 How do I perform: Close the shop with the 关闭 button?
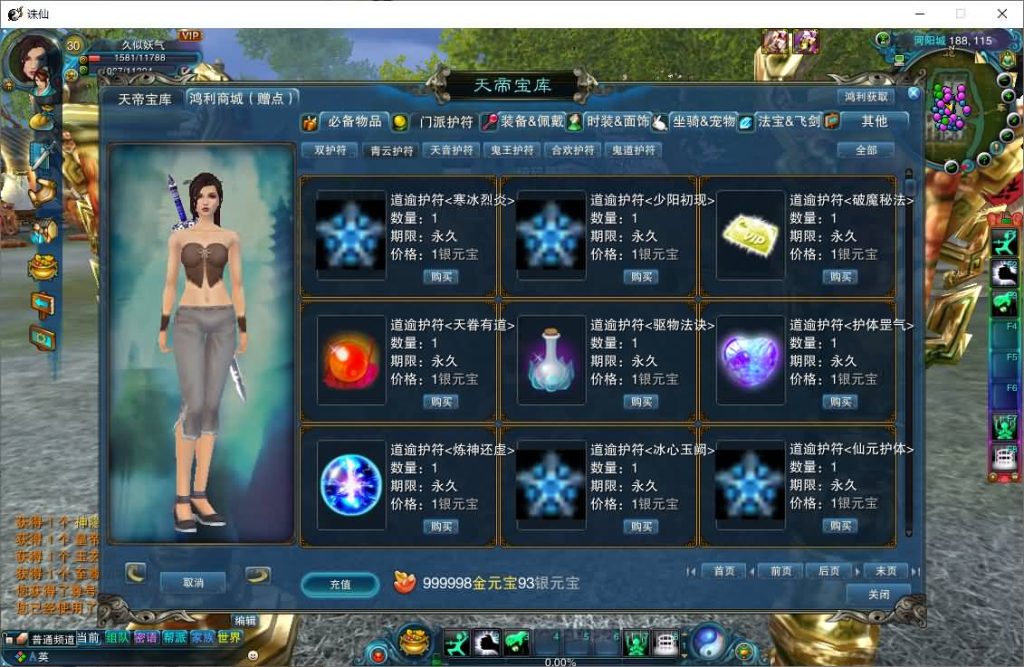[878, 594]
